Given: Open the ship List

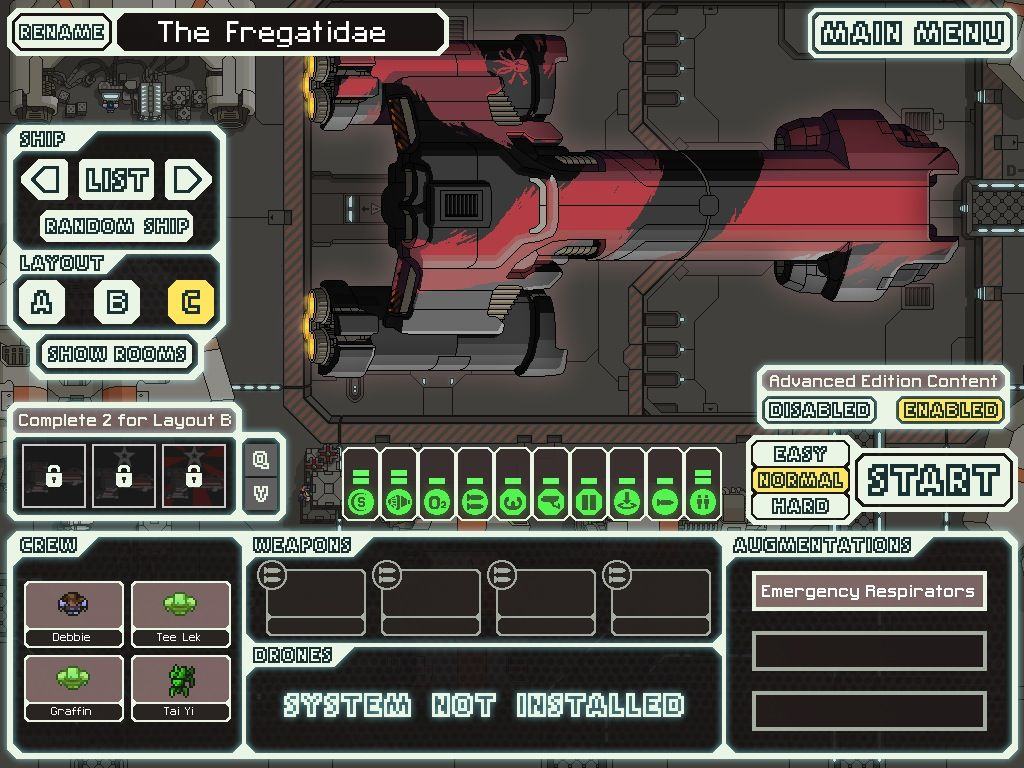Looking at the screenshot, I should tap(117, 180).
